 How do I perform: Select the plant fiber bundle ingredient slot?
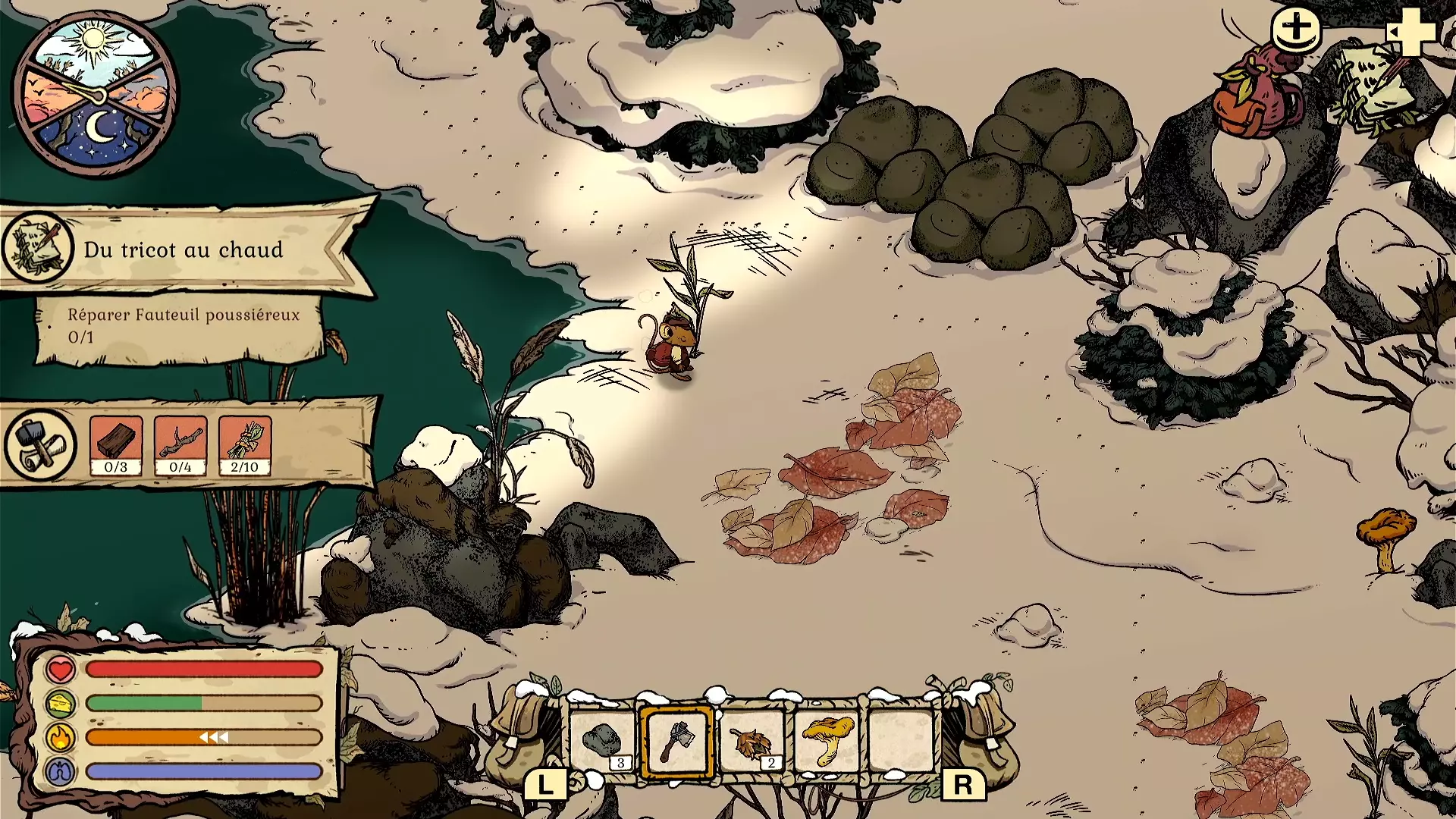[245, 445]
